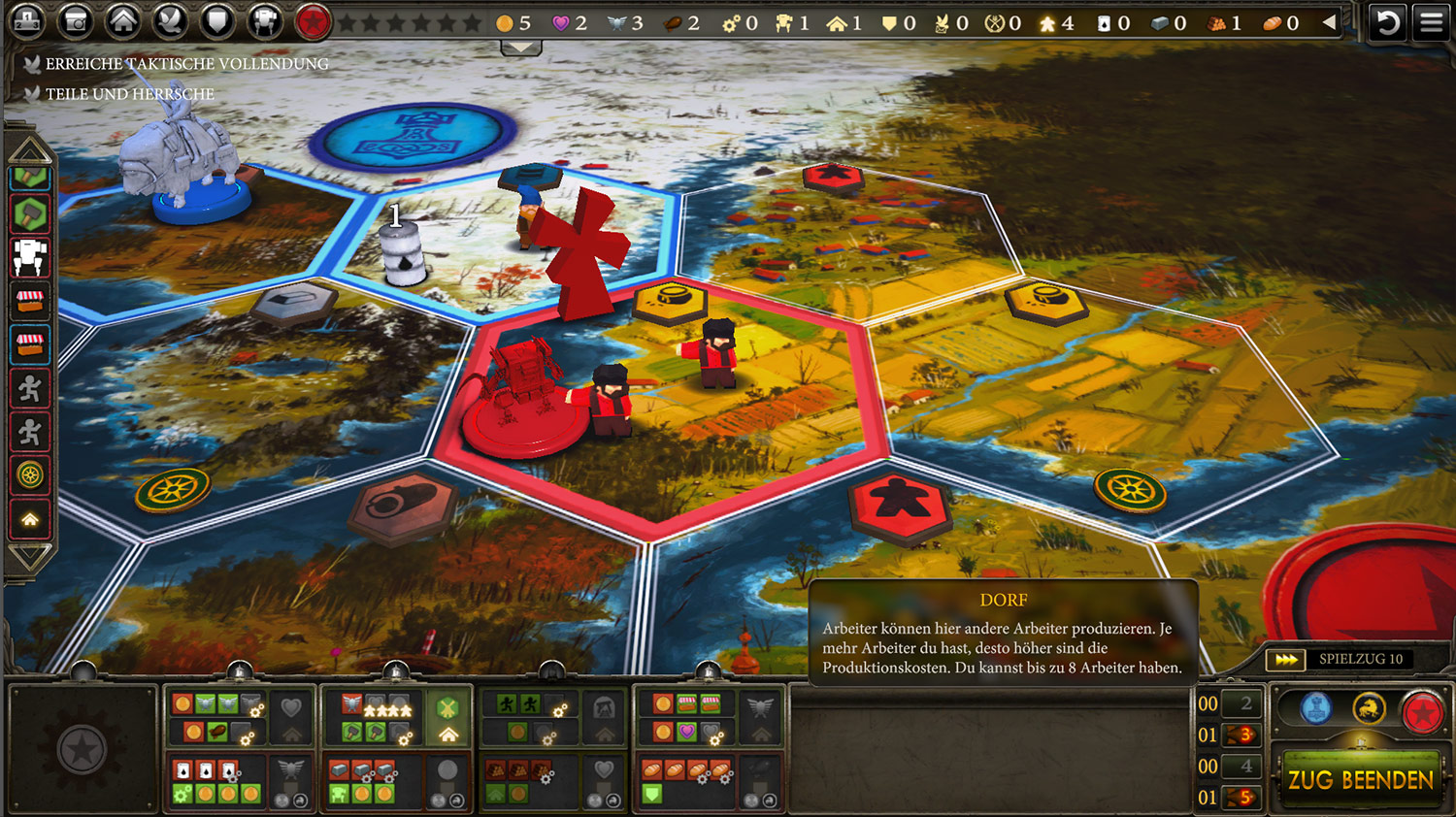Expand the dropdown arrow under the resource bar

[521, 48]
